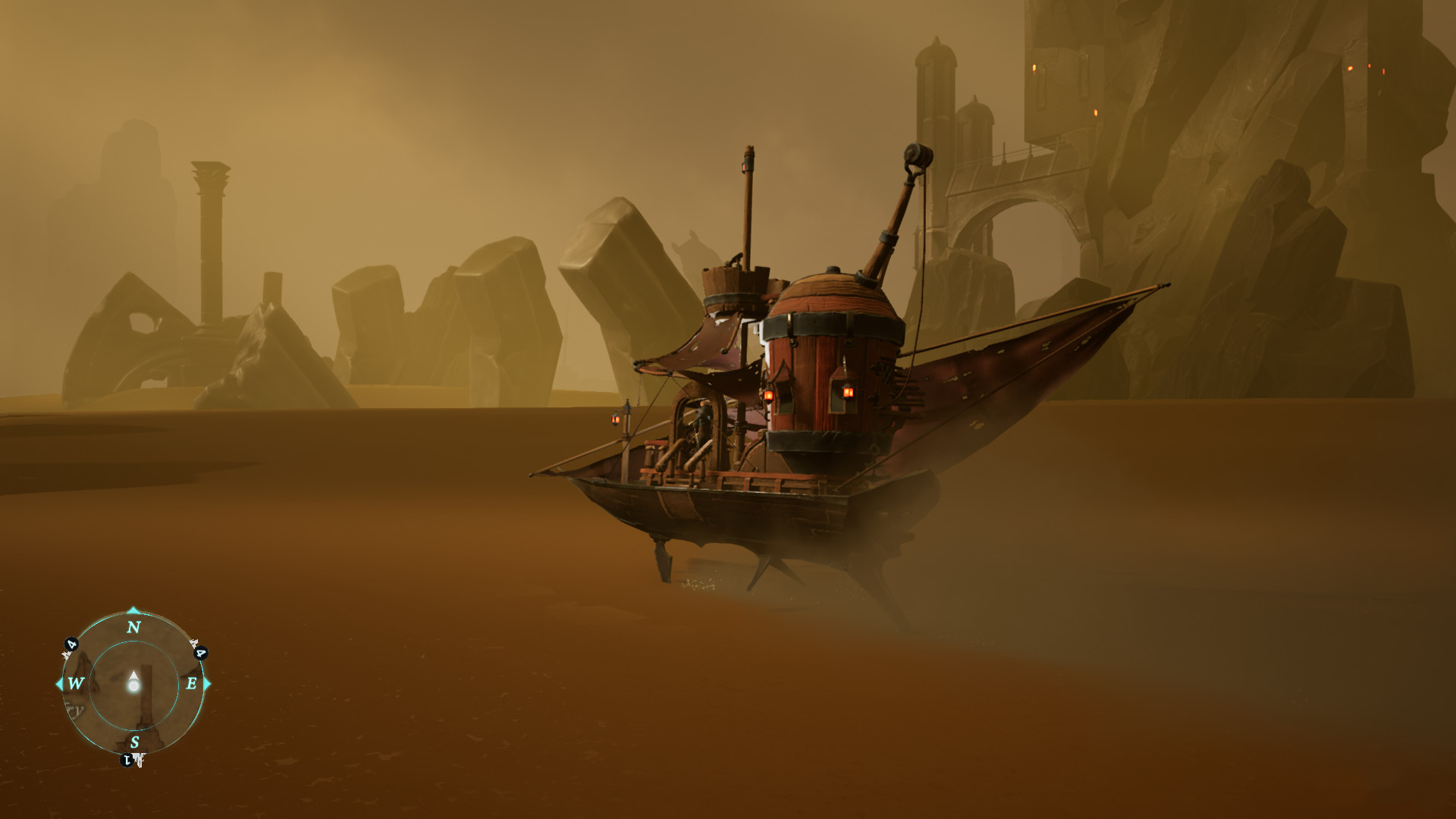Select the S cardinal letter on the compass
Screen dimensions: 1456x819
click(x=135, y=742)
